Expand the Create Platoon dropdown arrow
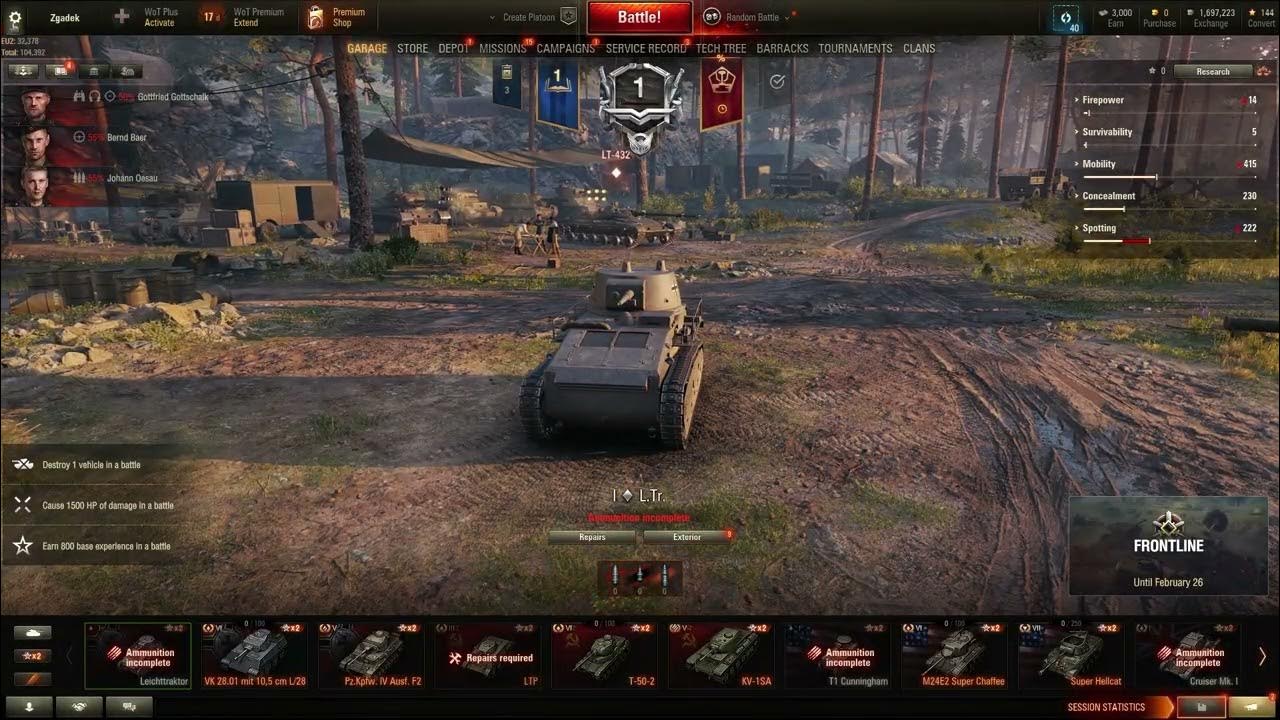This screenshot has width=1280, height=720. click(x=490, y=17)
